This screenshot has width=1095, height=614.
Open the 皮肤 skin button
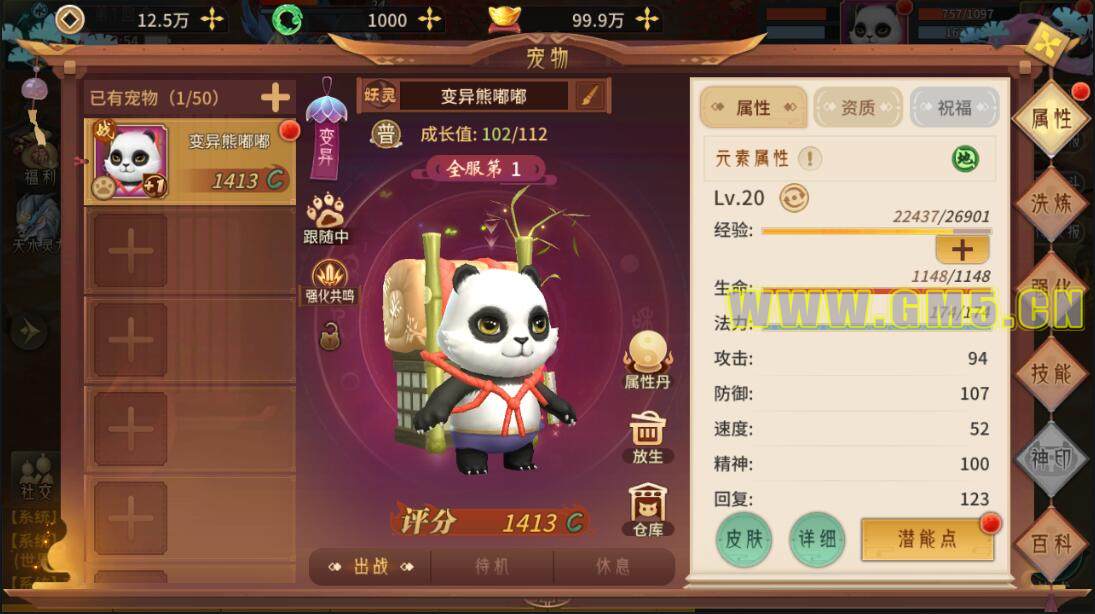[744, 539]
